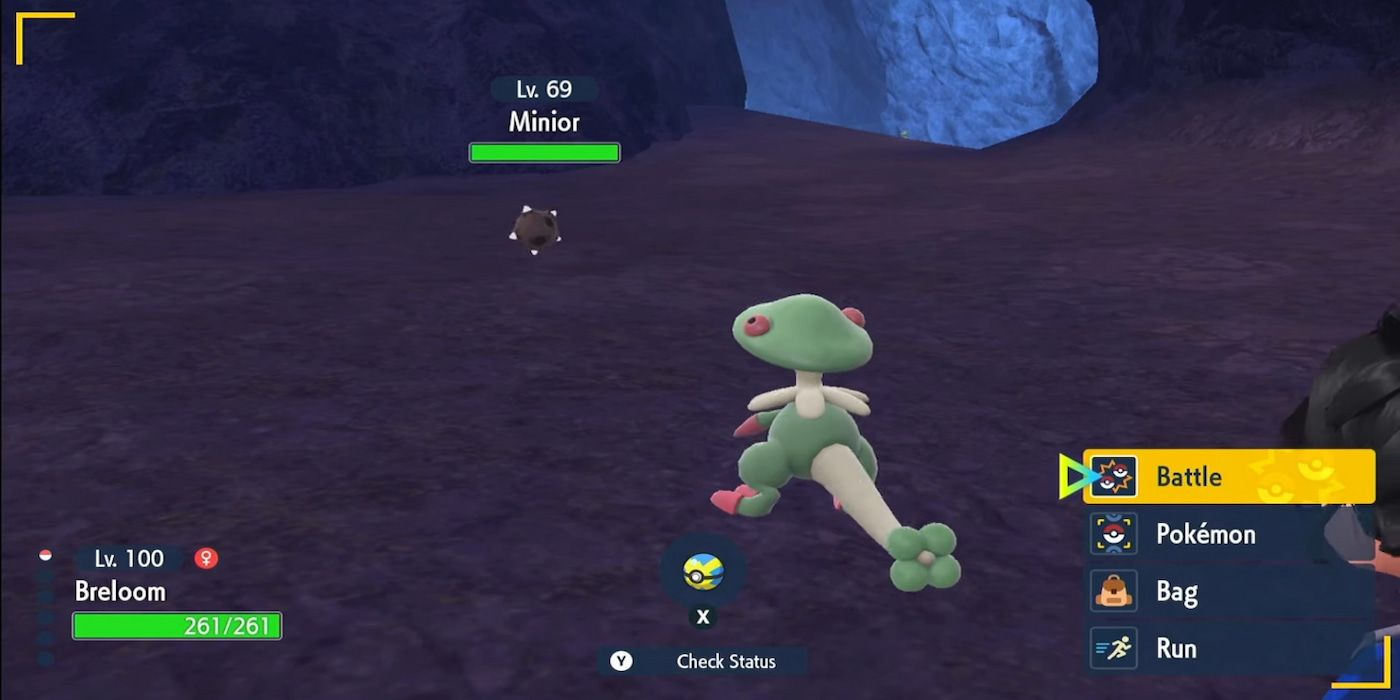
Task: Select the Battle command
Action: [1228, 477]
